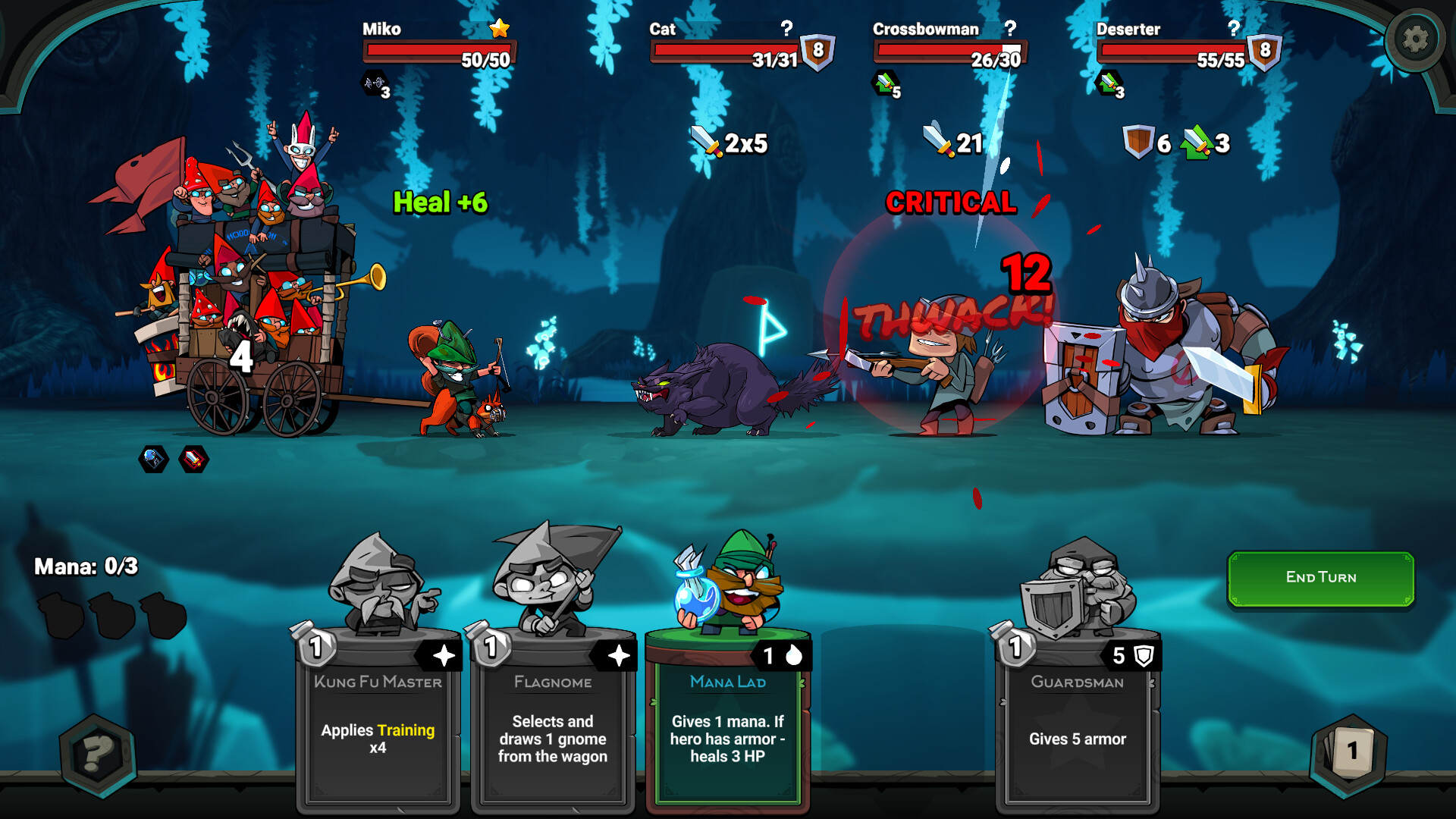Show Cat enemy info question mark
Image resolution: width=1456 pixels, height=819 pixels.
787,28
